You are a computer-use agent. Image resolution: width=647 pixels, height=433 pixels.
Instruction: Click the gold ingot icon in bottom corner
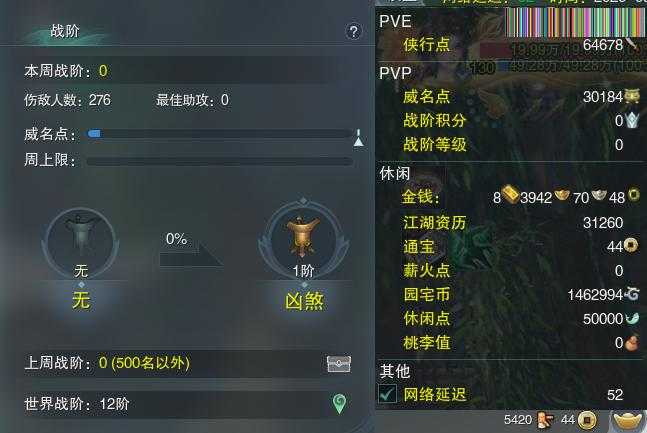(x=627, y=419)
